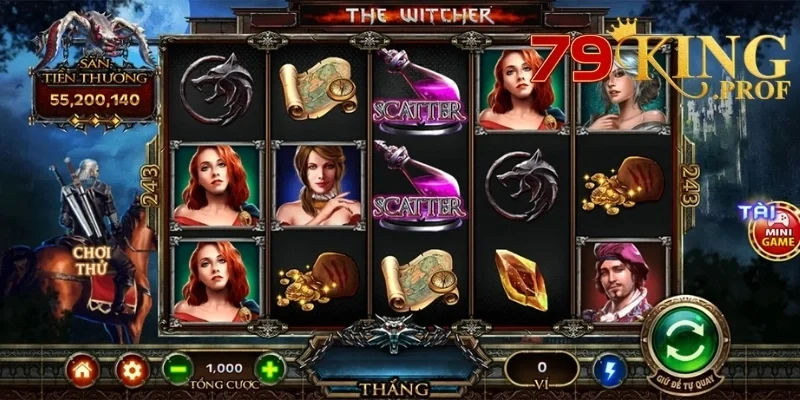Open the gear settings menu
The width and height of the screenshot is (800, 400).
tap(132, 369)
